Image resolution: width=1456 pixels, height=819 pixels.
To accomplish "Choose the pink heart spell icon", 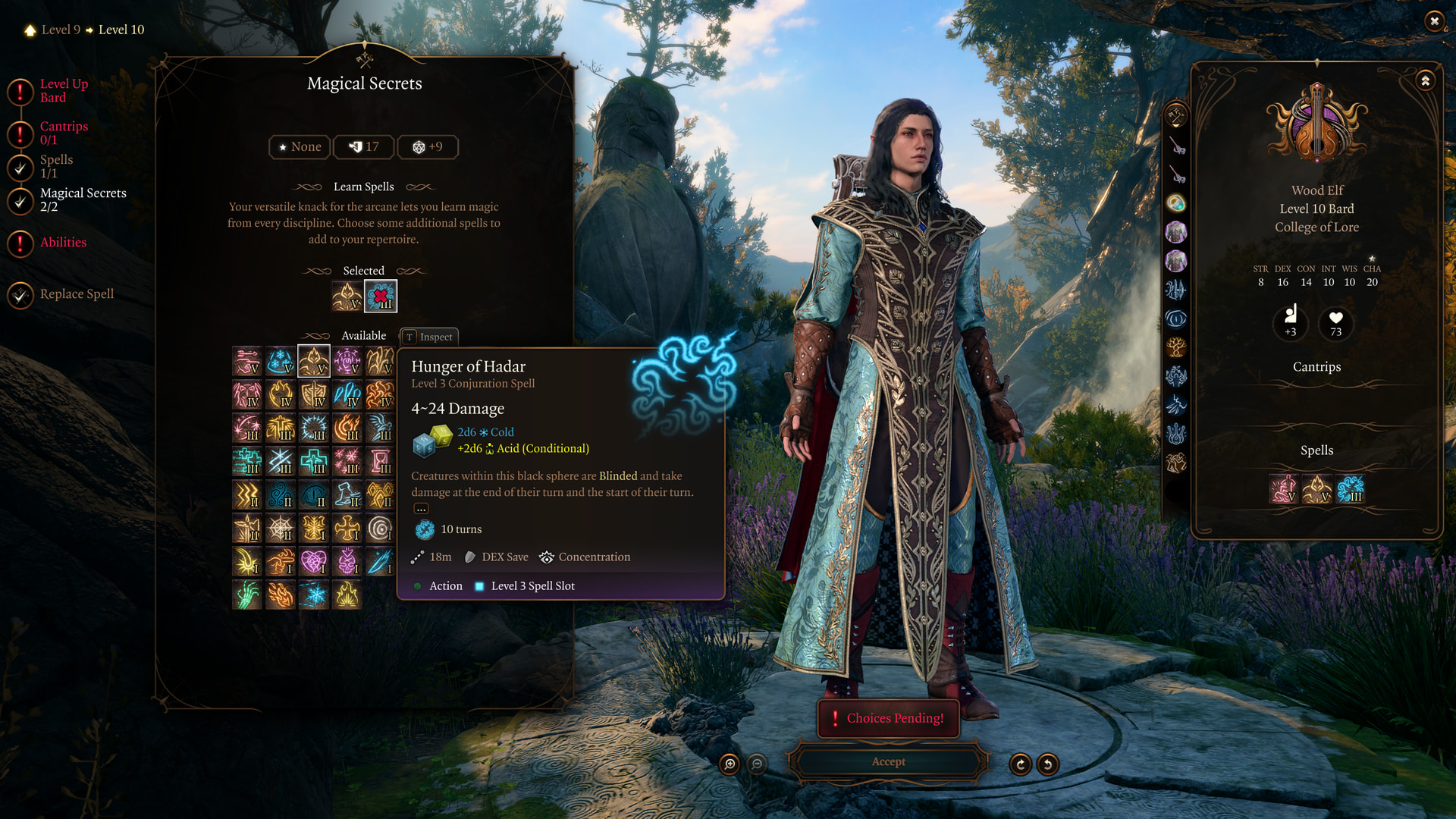I will [313, 561].
